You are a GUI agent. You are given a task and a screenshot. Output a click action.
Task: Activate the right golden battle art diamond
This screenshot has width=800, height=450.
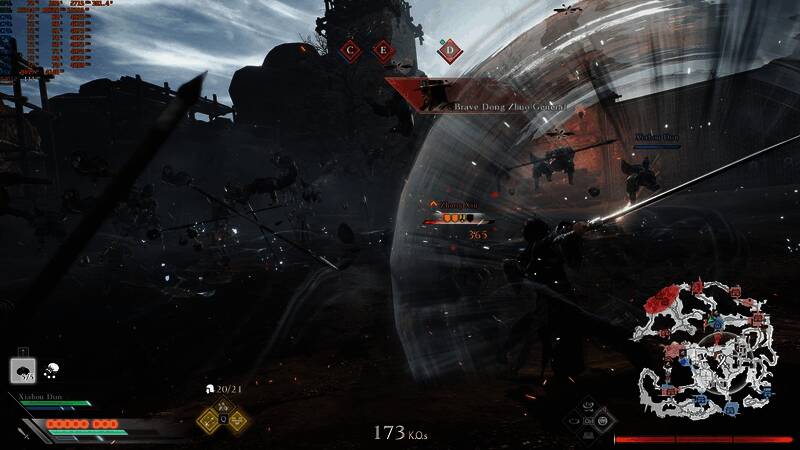238,420
